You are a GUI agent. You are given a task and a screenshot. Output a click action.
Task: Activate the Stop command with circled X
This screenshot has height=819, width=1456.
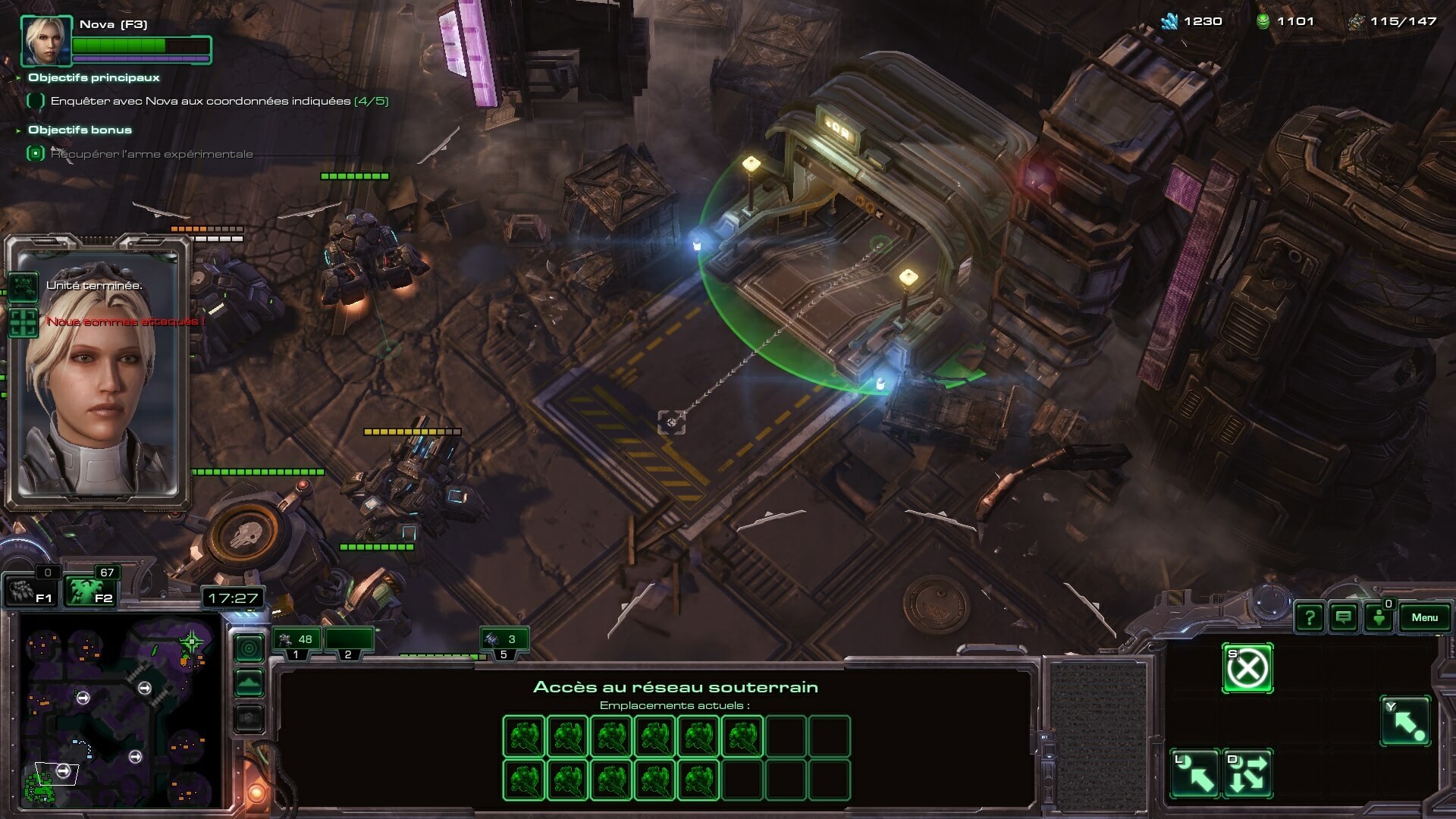click(x=1247, y=669)
